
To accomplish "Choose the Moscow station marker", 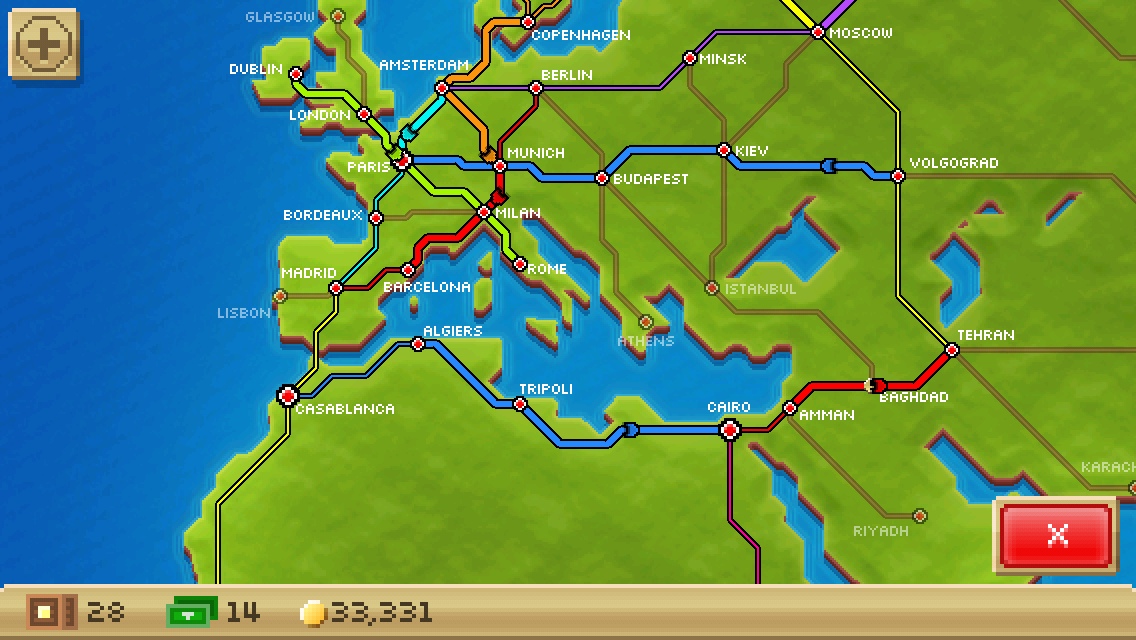I will tap(817, 32).
